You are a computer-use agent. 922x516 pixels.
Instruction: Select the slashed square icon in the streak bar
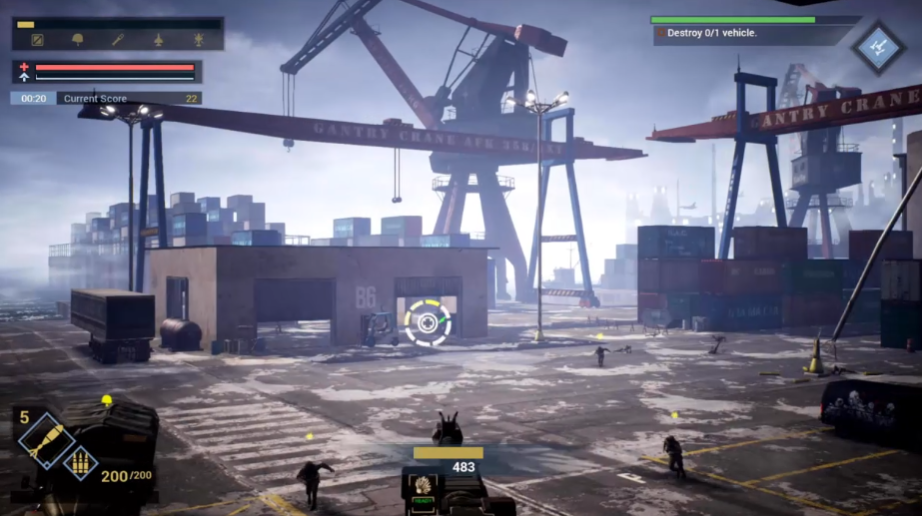tap(38, 40)
